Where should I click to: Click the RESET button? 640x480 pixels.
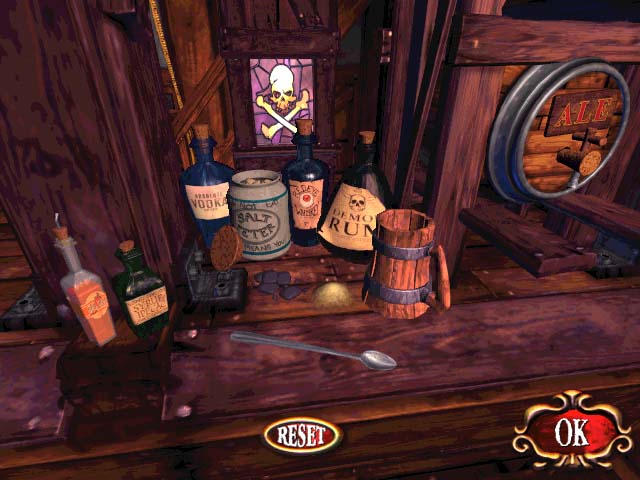click(x=302, y=434)
